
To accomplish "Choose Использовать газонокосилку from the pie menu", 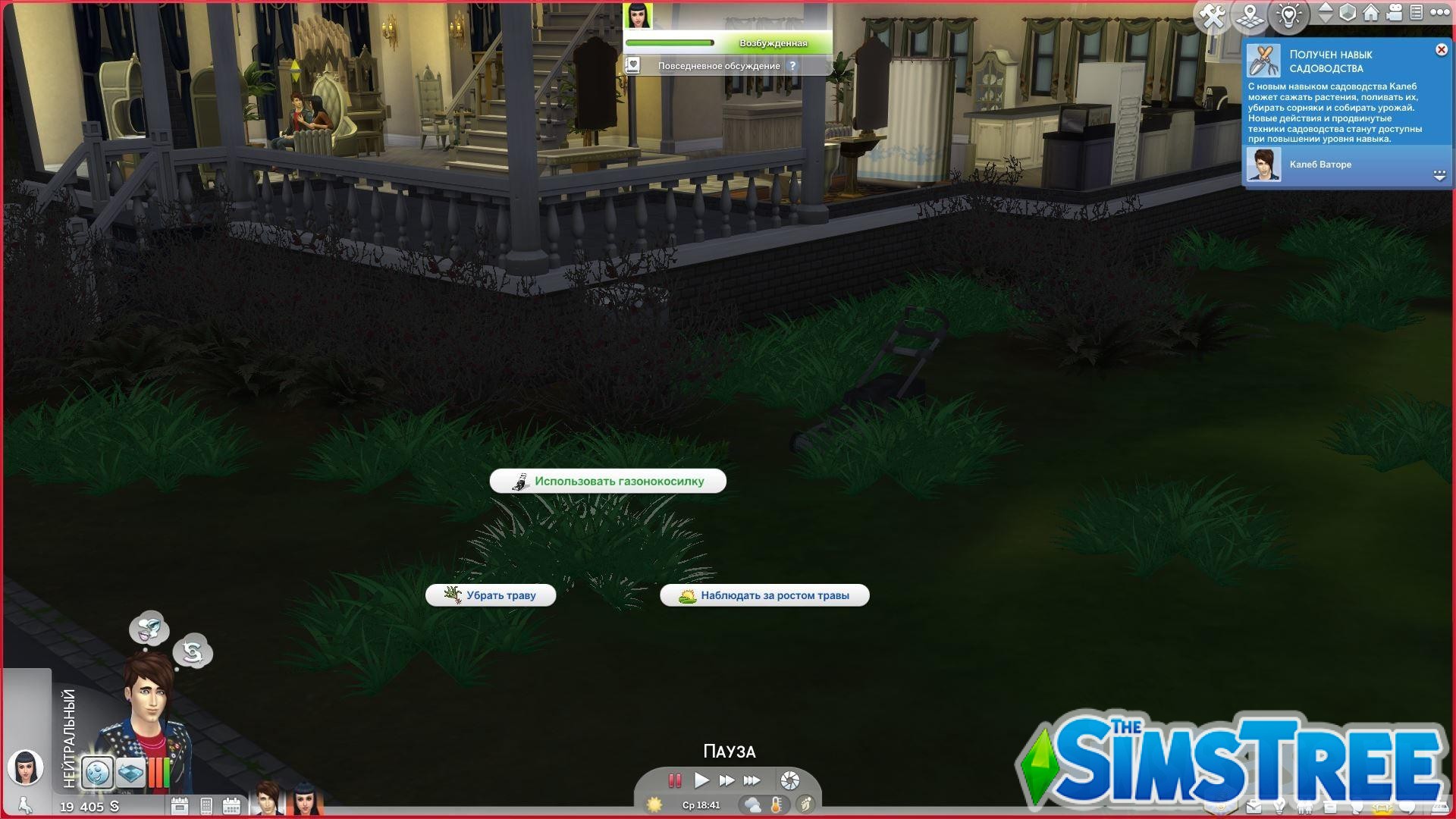I will [609, 480].
